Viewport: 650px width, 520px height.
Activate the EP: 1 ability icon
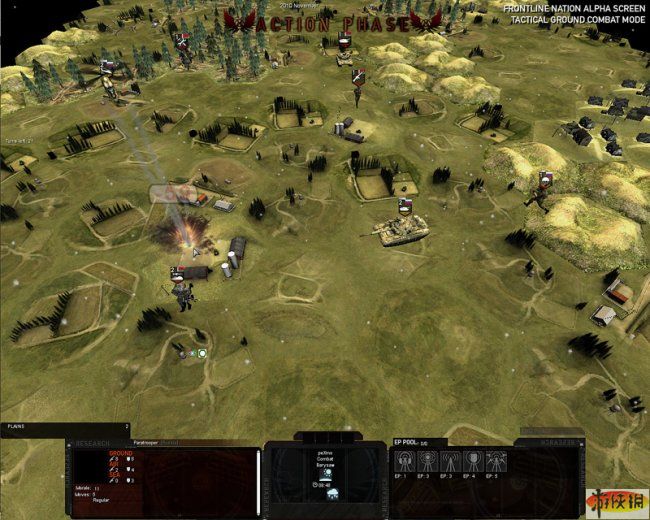pyautogui.click(x=405, y=462)
